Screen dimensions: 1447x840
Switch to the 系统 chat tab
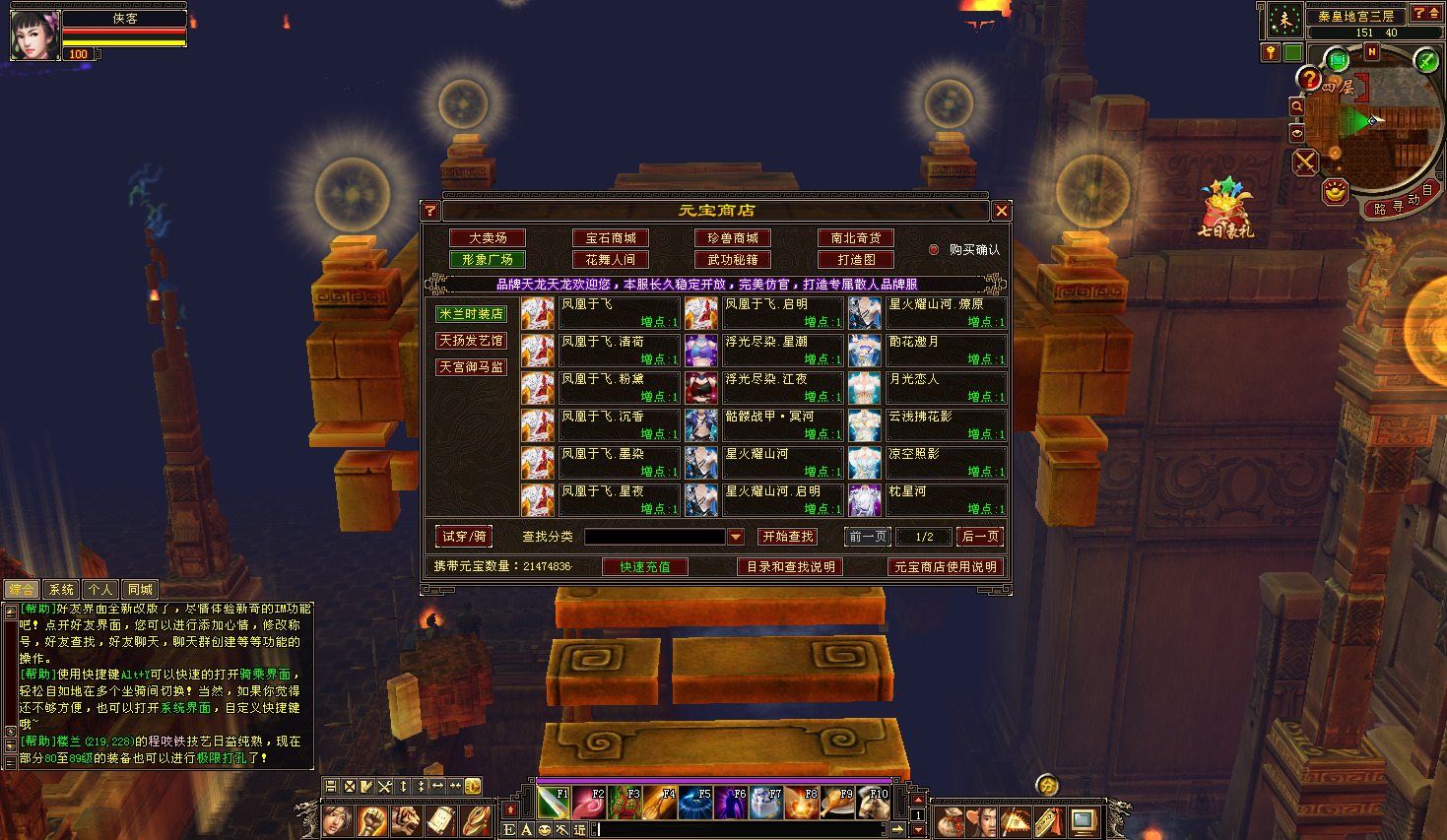coord(61,590)
